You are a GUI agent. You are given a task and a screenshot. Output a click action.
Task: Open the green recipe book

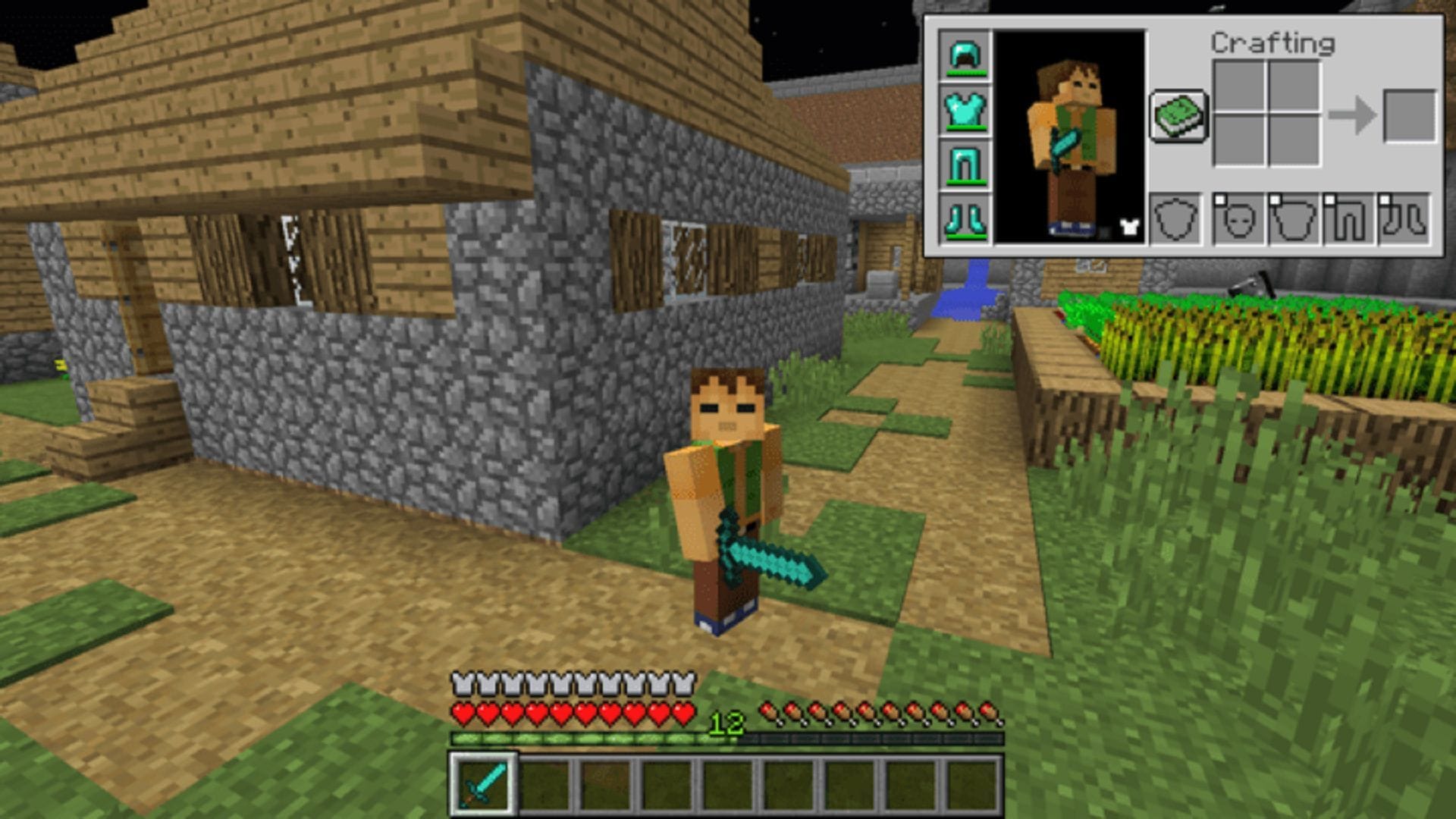(1180, 114)
